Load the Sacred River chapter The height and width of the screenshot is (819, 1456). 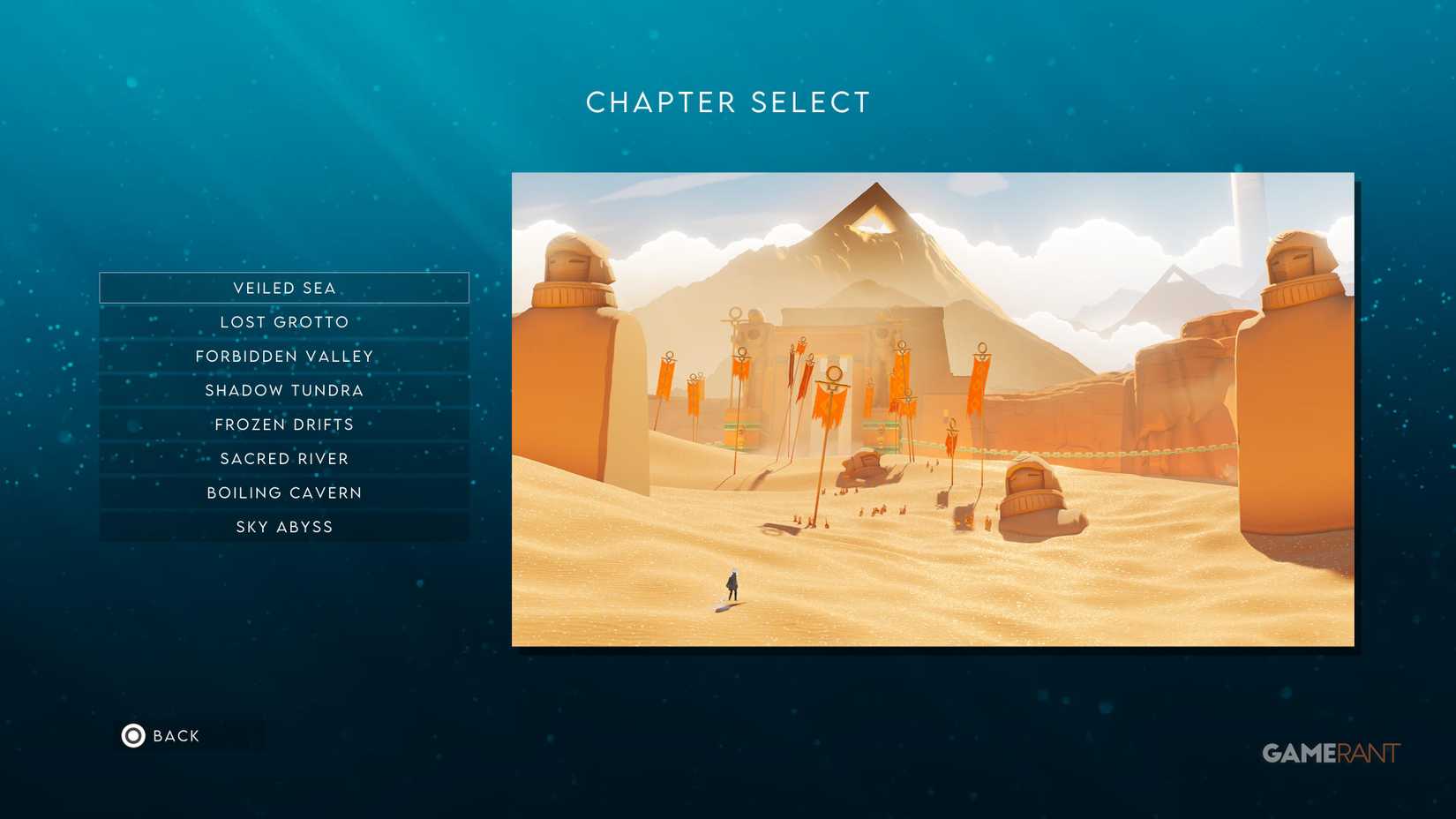[284, 458]
